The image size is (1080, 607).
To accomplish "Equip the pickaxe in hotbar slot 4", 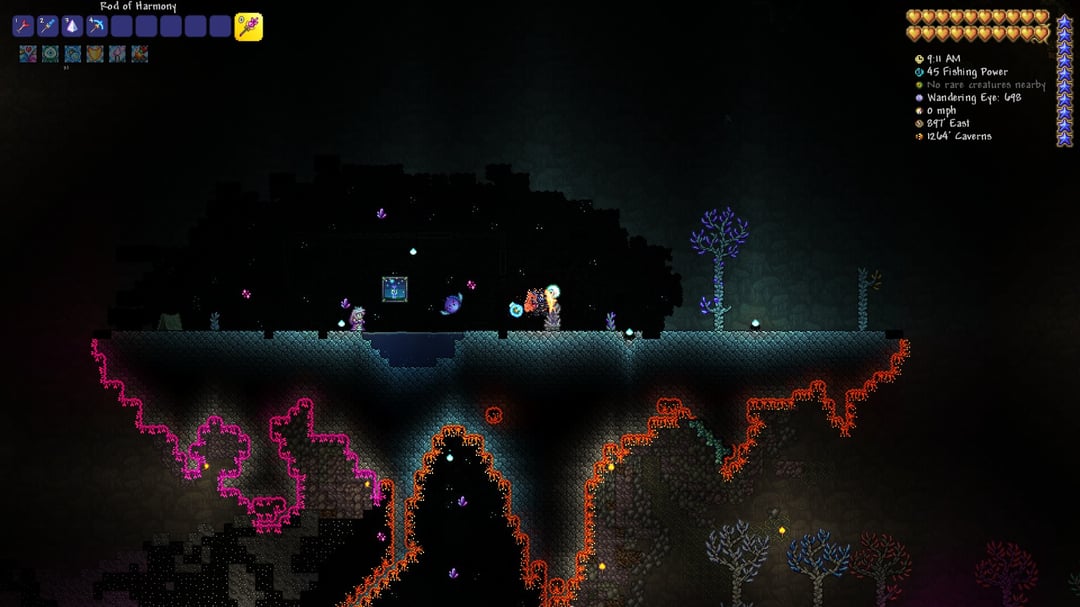I will click(97, 27).
